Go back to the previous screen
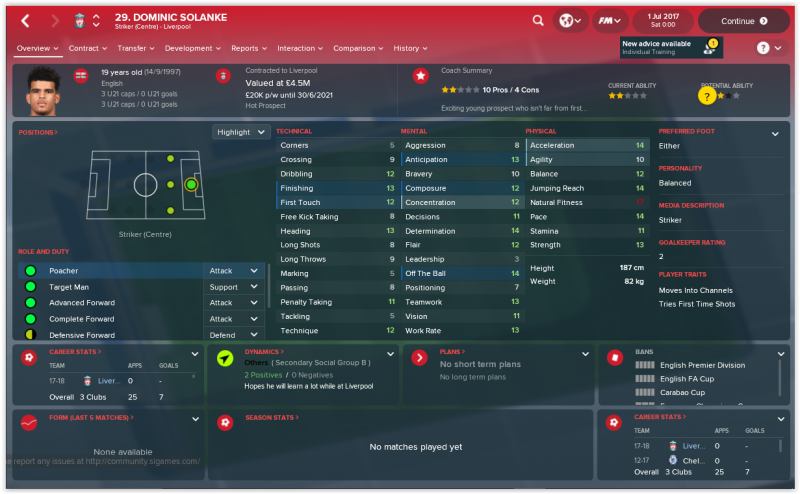The image size is (800, 494). (25, 20)
